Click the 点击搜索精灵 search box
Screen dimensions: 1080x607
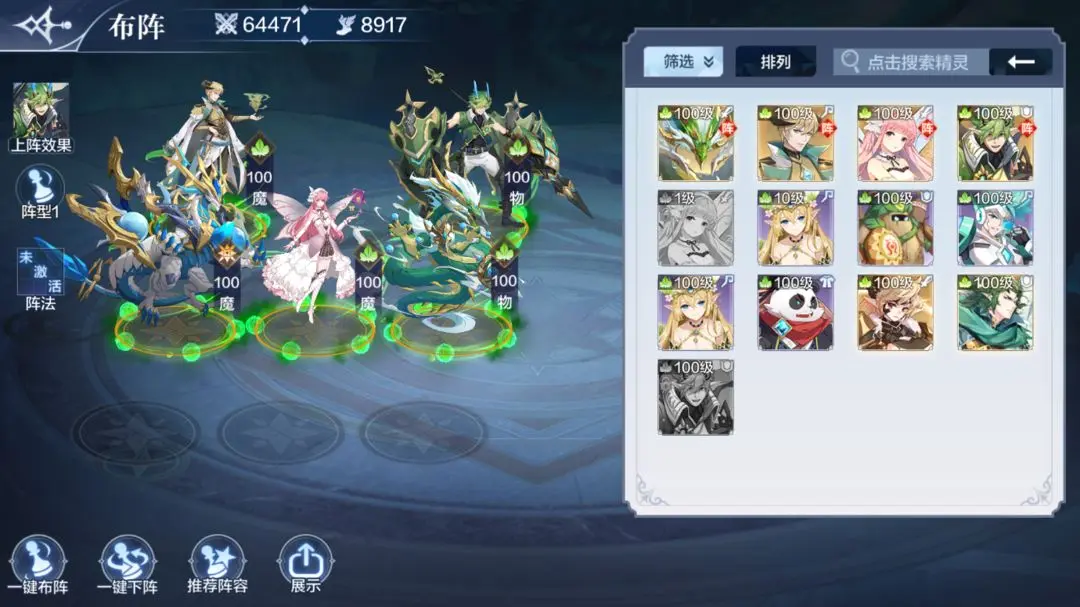point(911,62)
